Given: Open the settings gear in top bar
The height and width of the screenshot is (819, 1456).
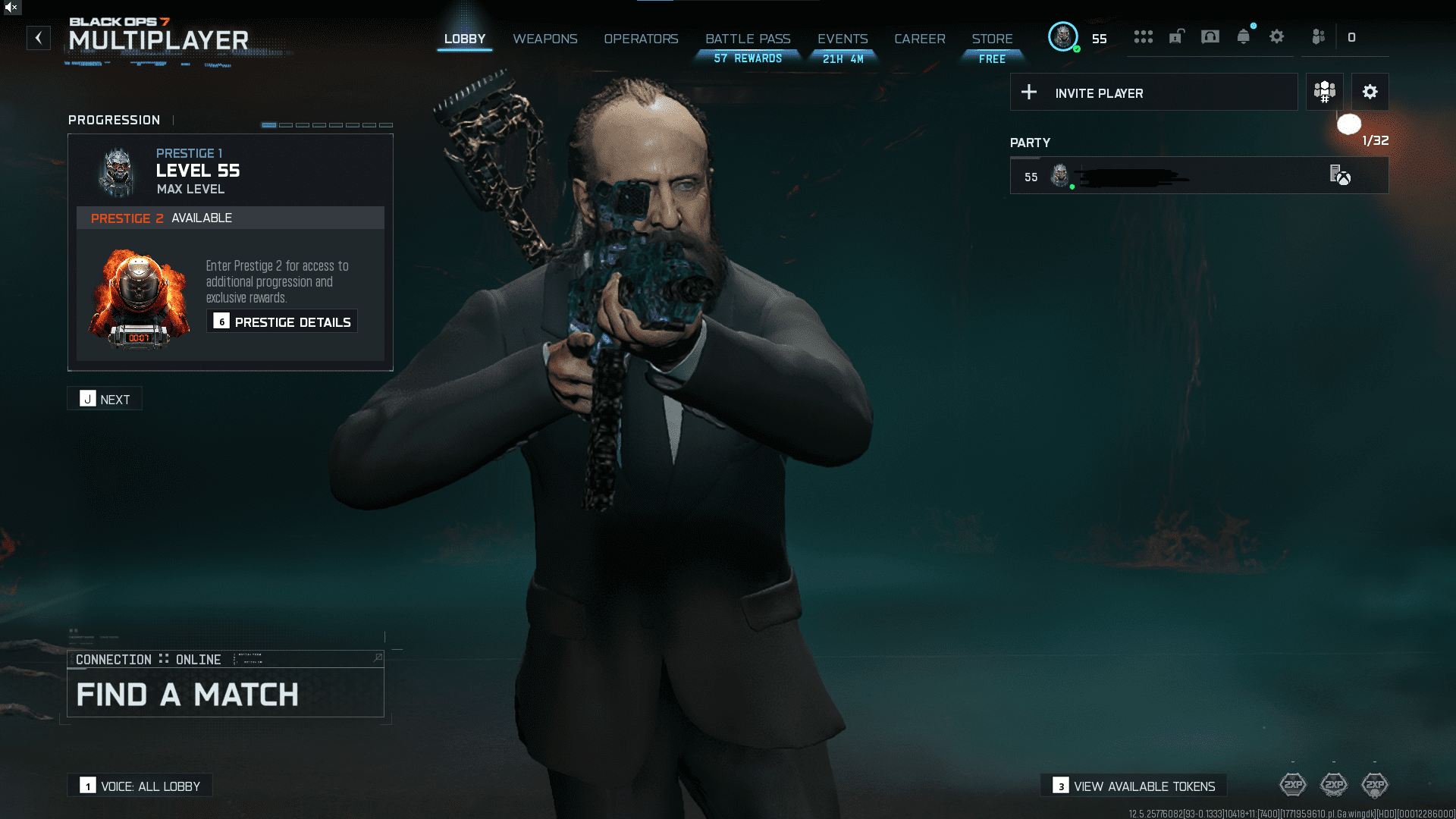Looking at the screenshot, I should point(1276,36).
